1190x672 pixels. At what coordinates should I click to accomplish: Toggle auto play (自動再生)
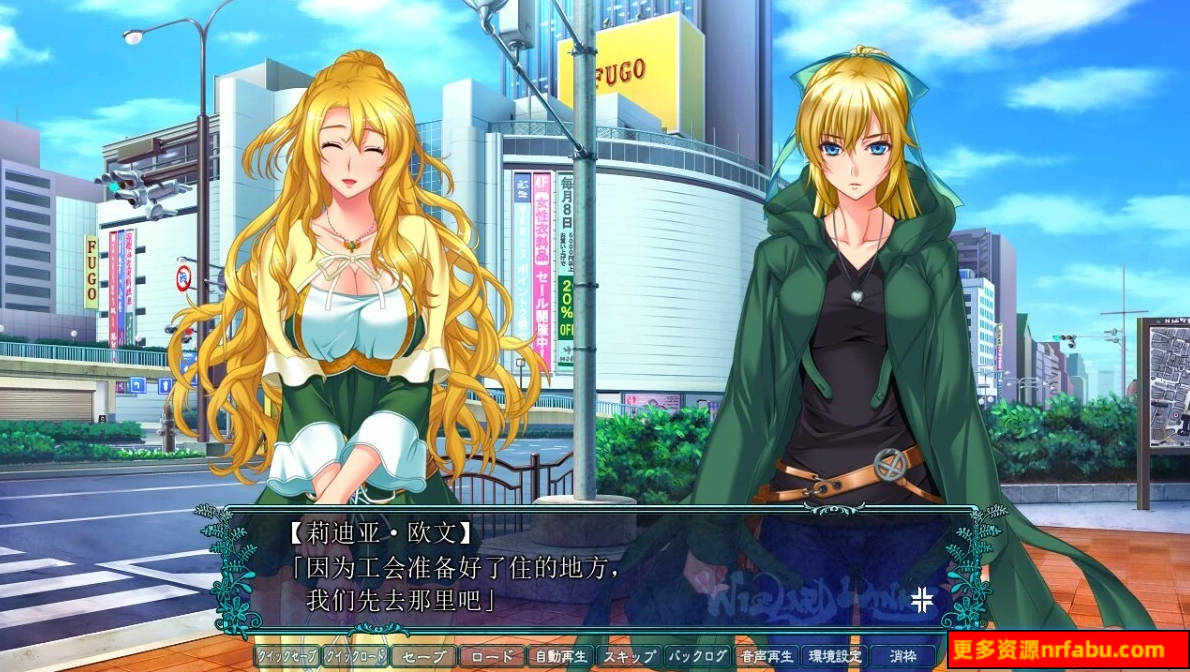point(561,657)
